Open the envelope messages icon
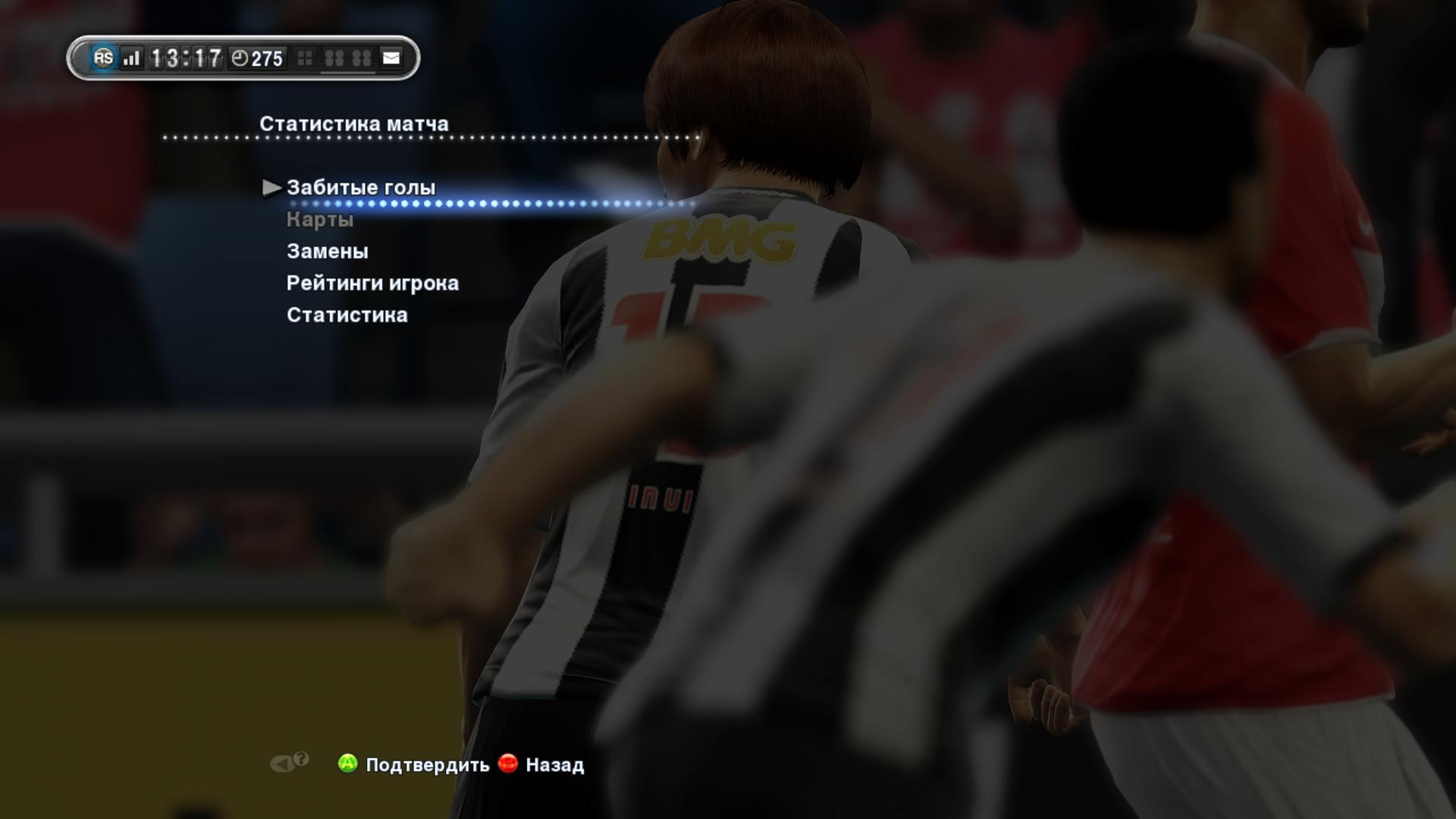Viewport: 1456px width, 819px height. (x=391, y=58)
